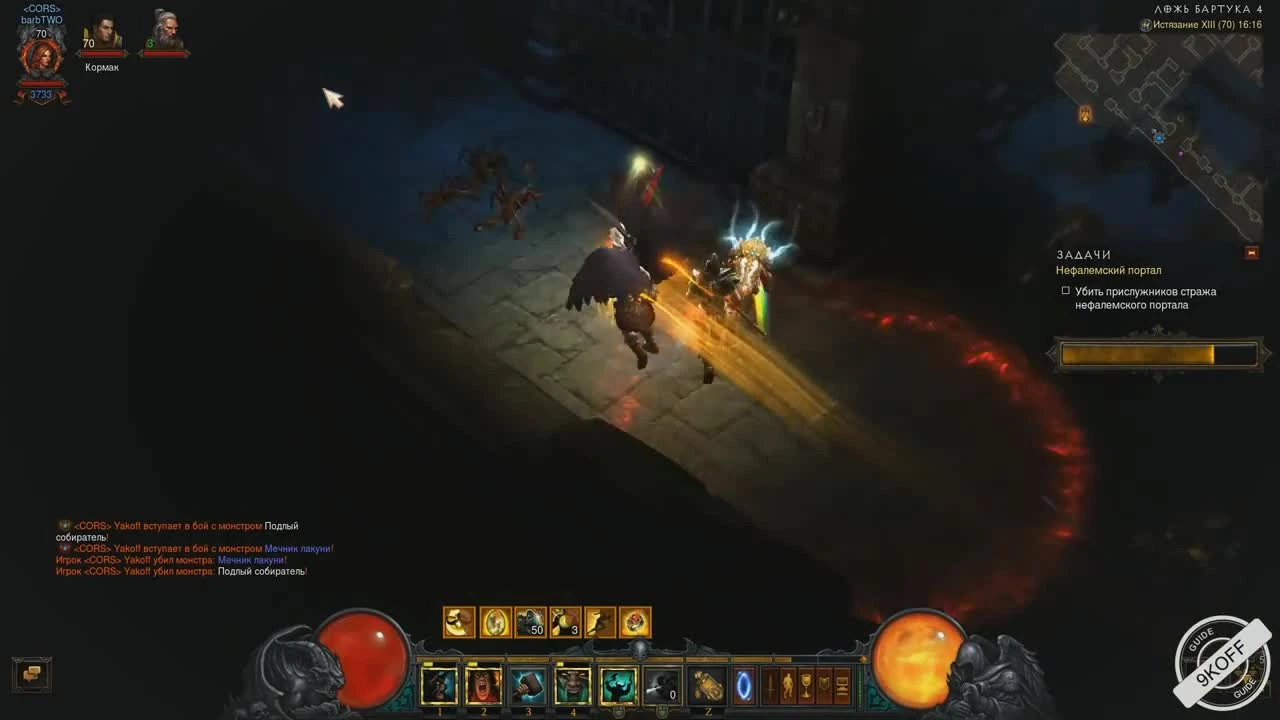Image resolution: width=1280 pixels, height=720 pixels.
Task: Select the barbarian skill in hotbar slot 1
Action: [x=440, y=685]
